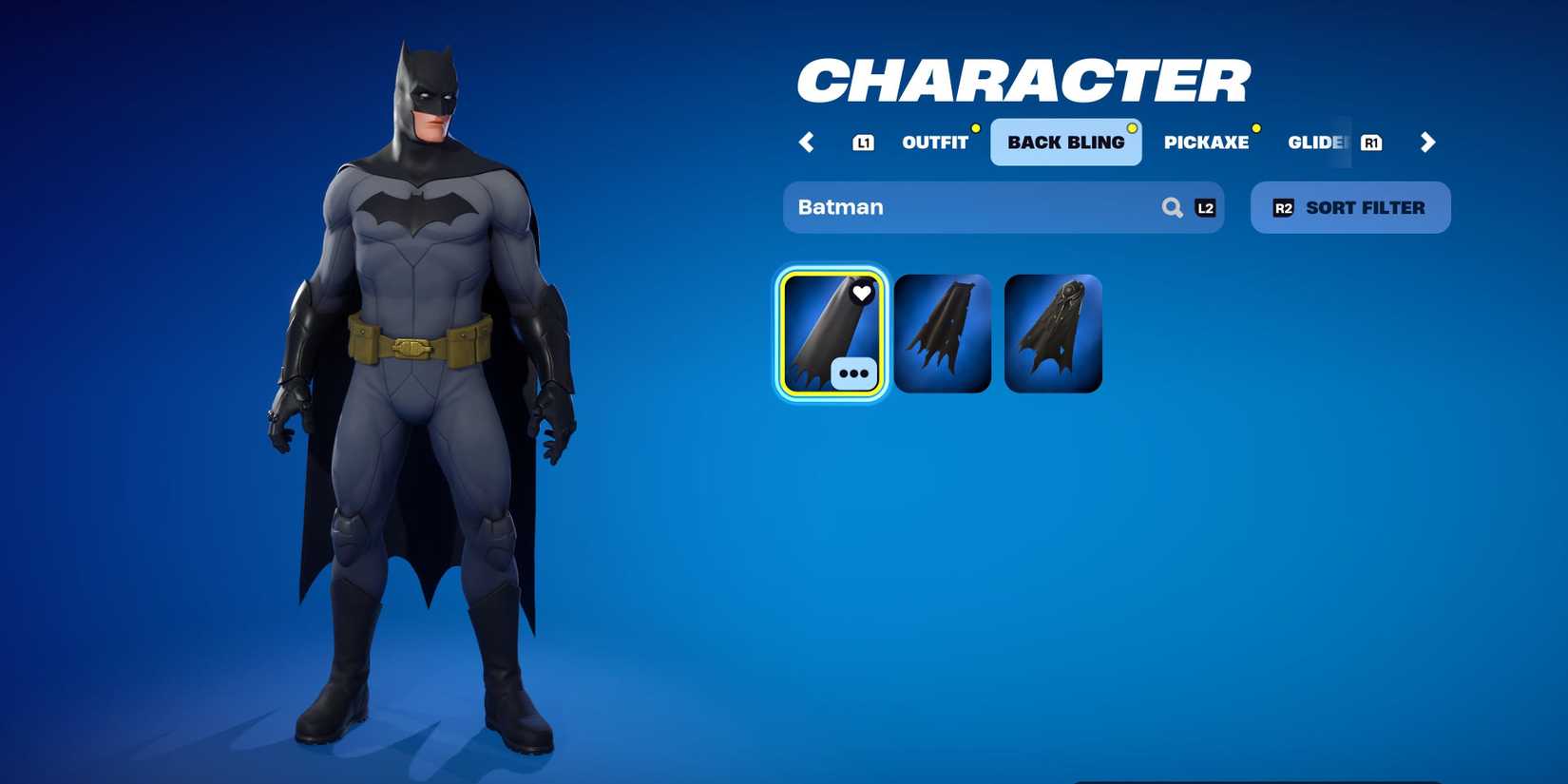
Task: Select the tattered dark cape thumbnail
Action: tap(944, 333)
